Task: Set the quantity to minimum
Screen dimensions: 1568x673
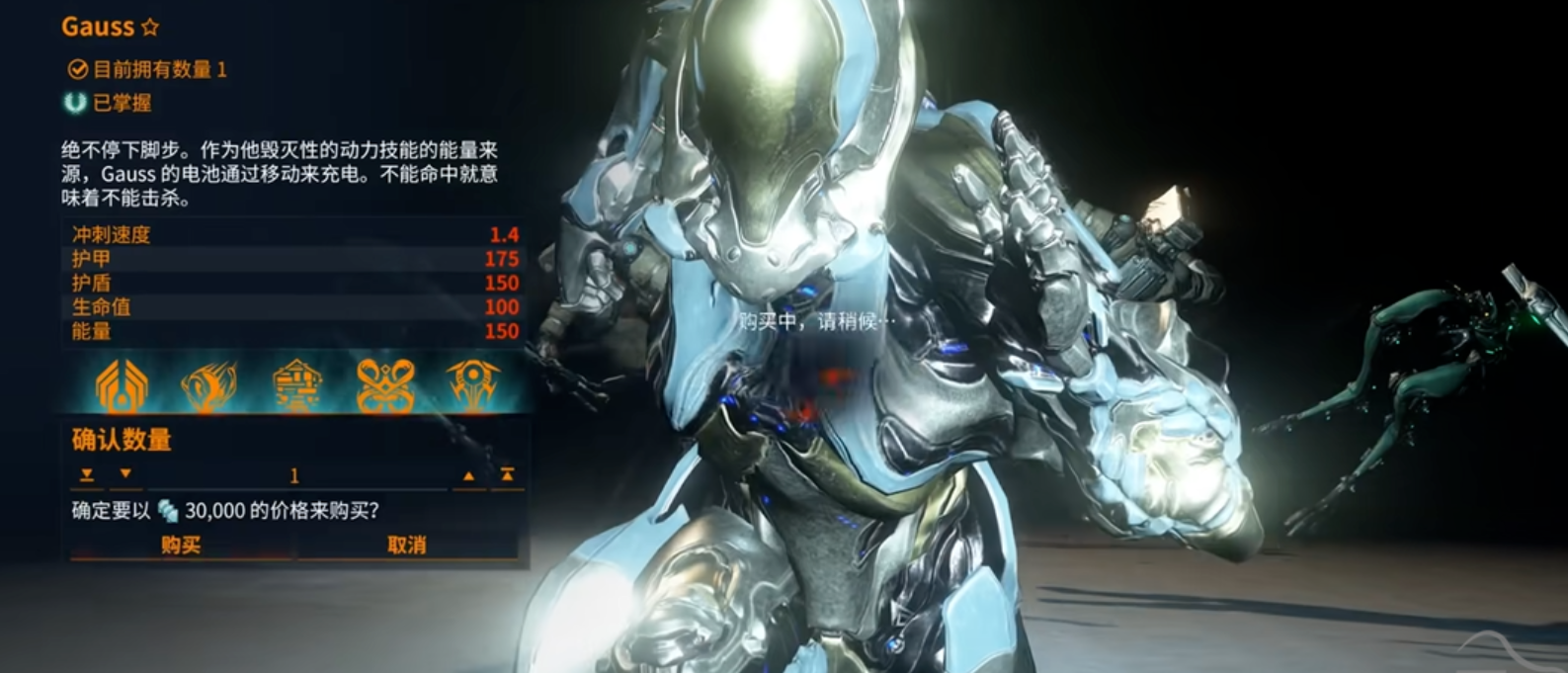Action: [87, 475]
